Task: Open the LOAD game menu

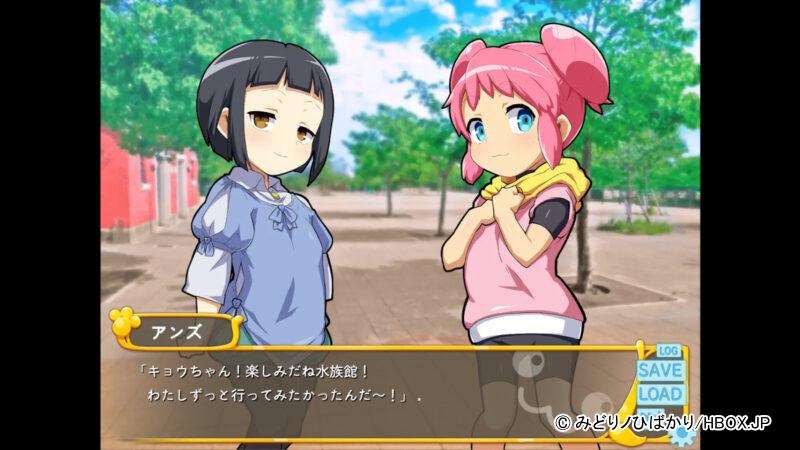Action: [660, 394]
